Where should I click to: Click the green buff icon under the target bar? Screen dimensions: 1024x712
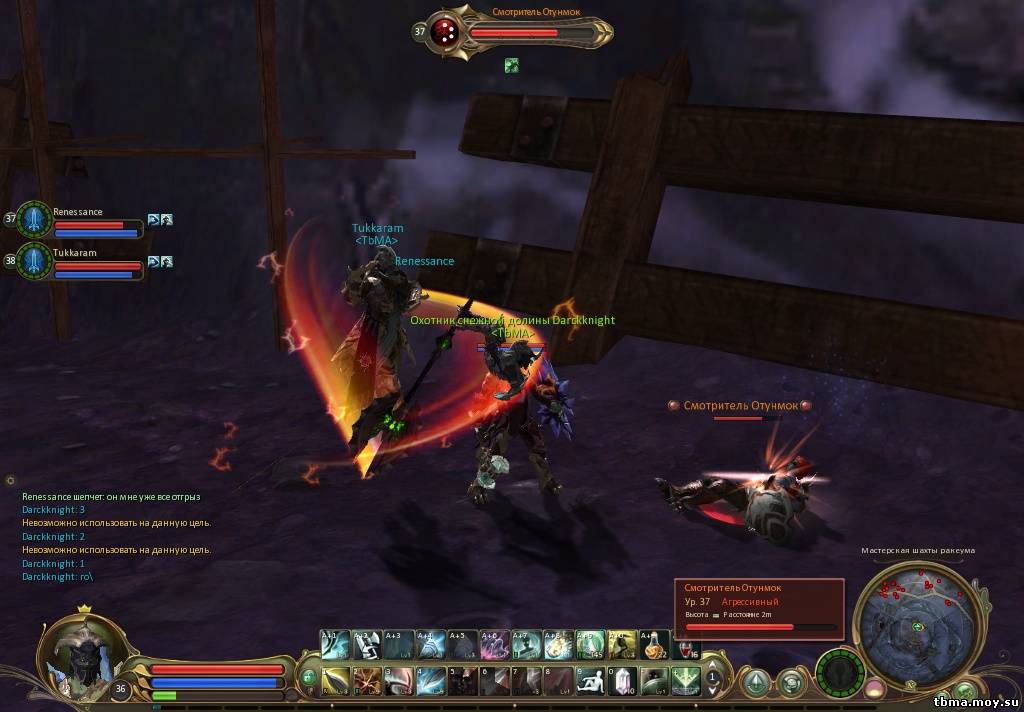[x=512, y=65]
